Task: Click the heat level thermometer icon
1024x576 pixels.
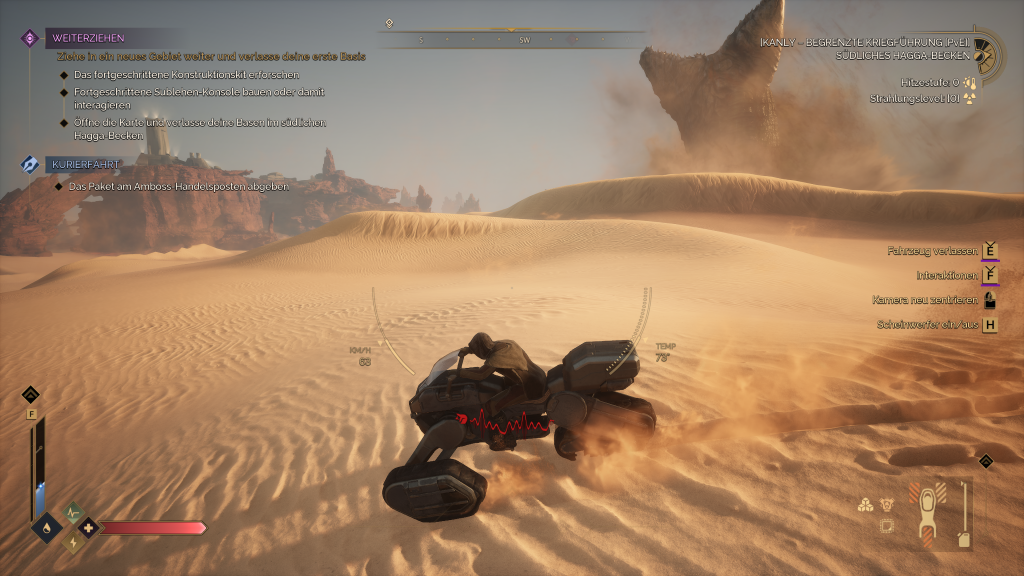Action: pos(969,82)
